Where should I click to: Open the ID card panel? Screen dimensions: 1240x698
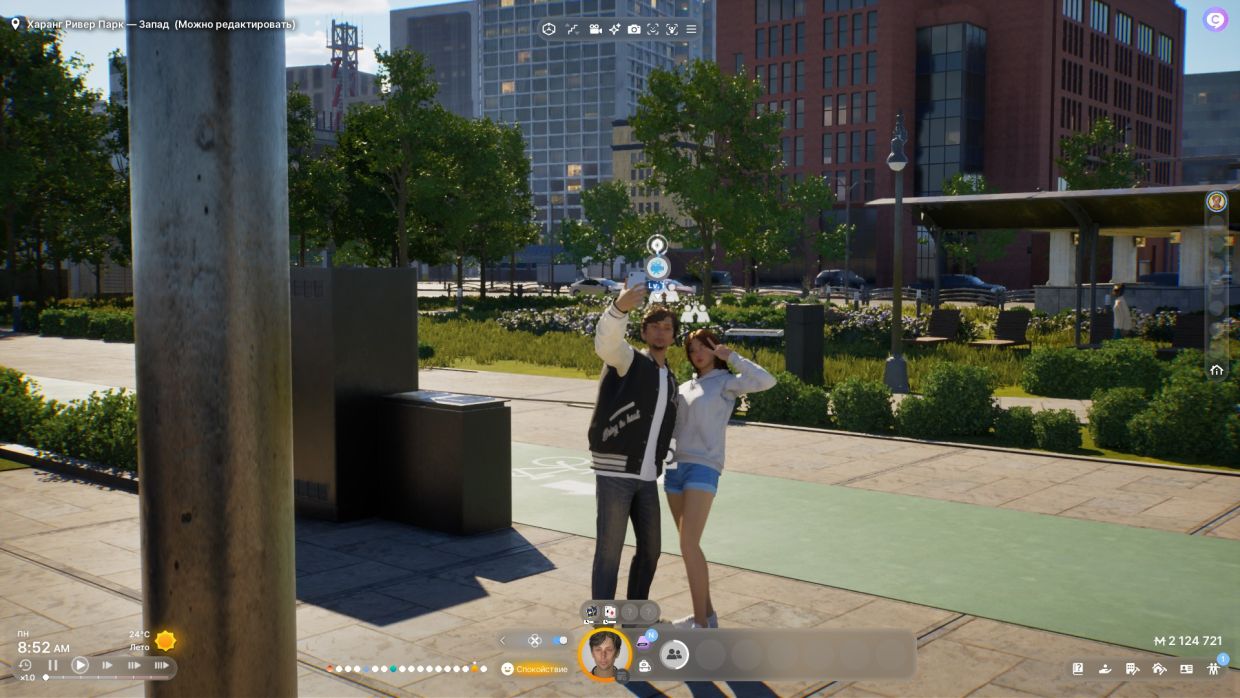click(x=1186, y=668)
